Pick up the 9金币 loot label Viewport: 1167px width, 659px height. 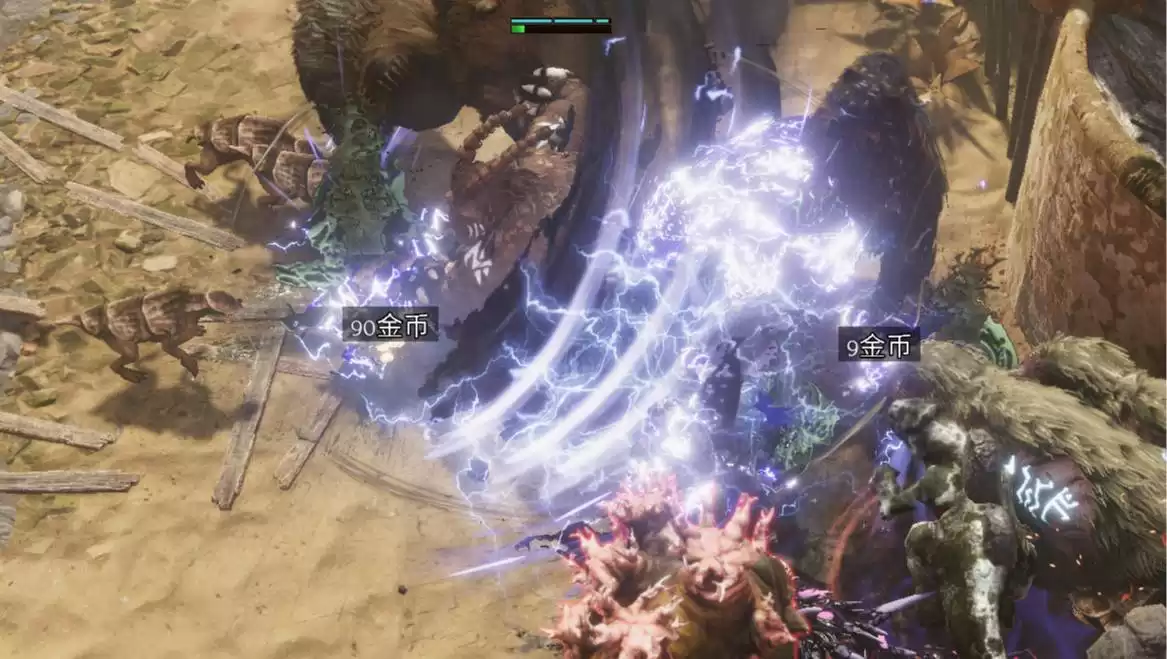coord(879,345)
